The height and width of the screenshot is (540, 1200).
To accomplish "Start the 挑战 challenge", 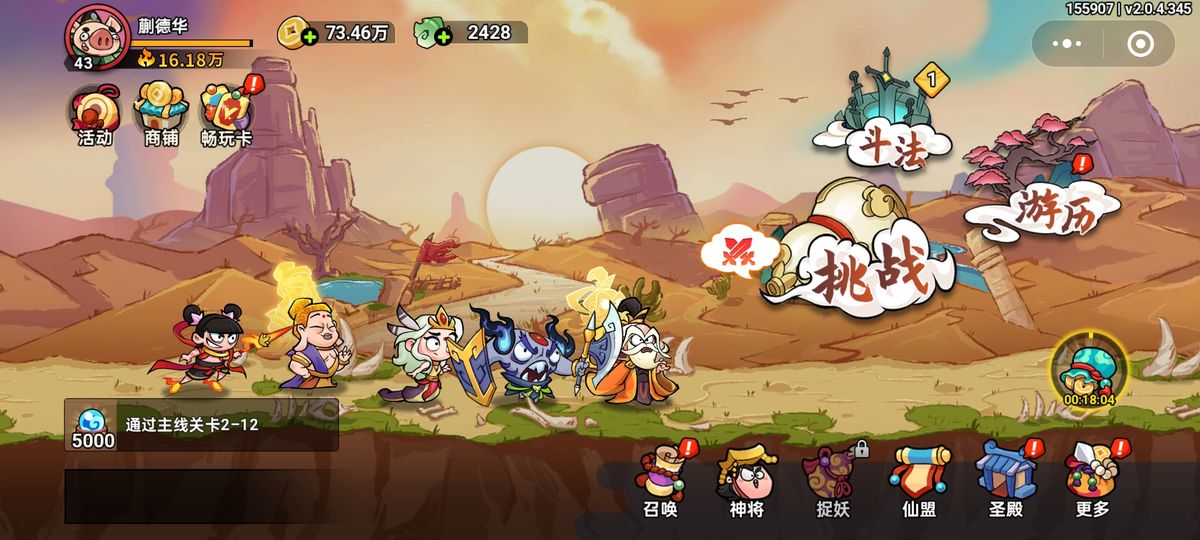I will (x=860, y=255).
